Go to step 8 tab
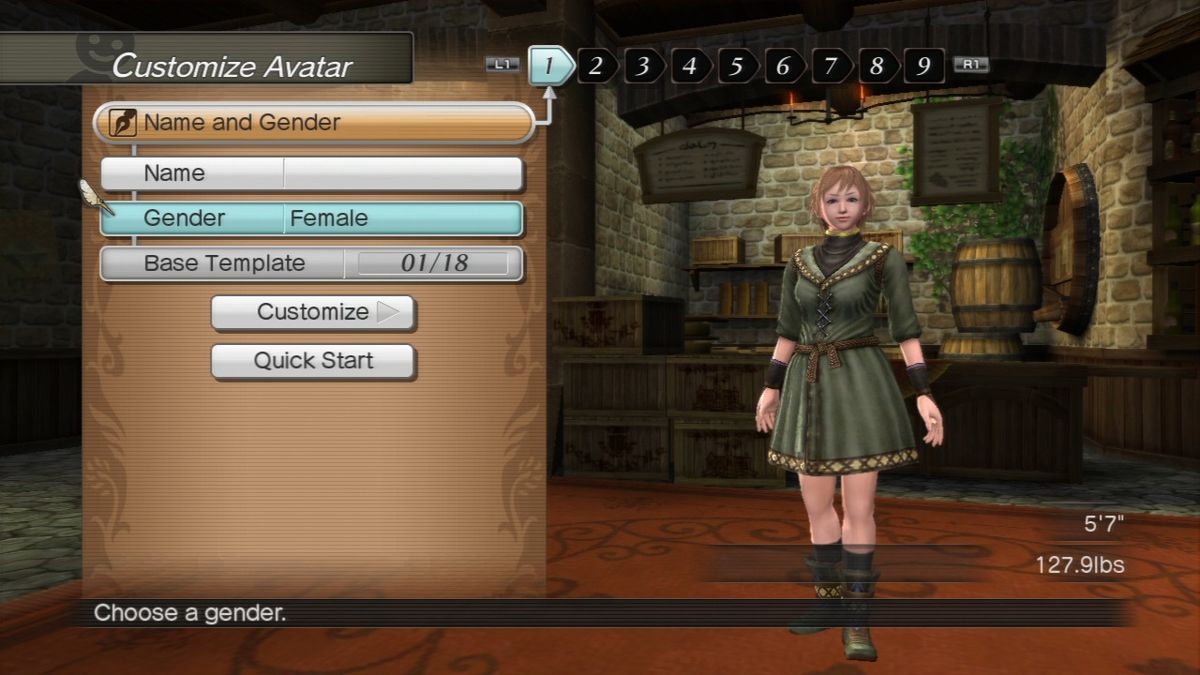The image size is (1200, 675). click(x=878, y=66)
